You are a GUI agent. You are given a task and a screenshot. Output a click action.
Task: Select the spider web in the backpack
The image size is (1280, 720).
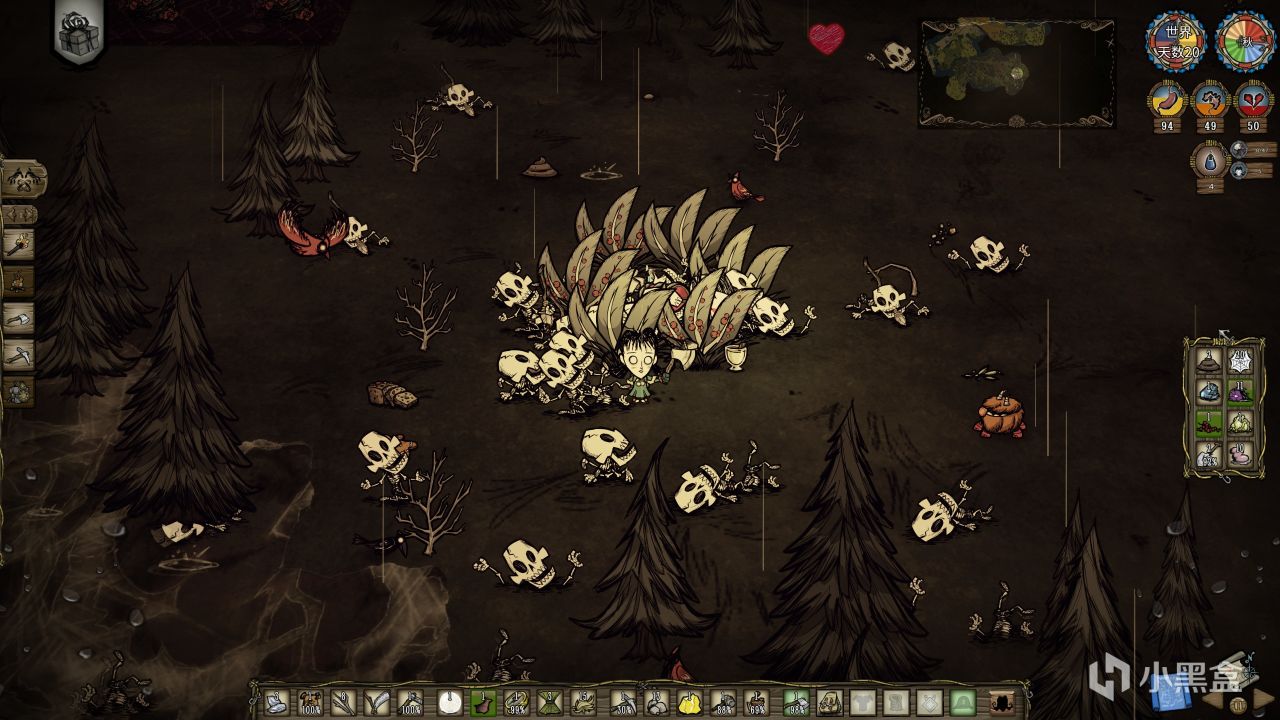pos(1240,362)
